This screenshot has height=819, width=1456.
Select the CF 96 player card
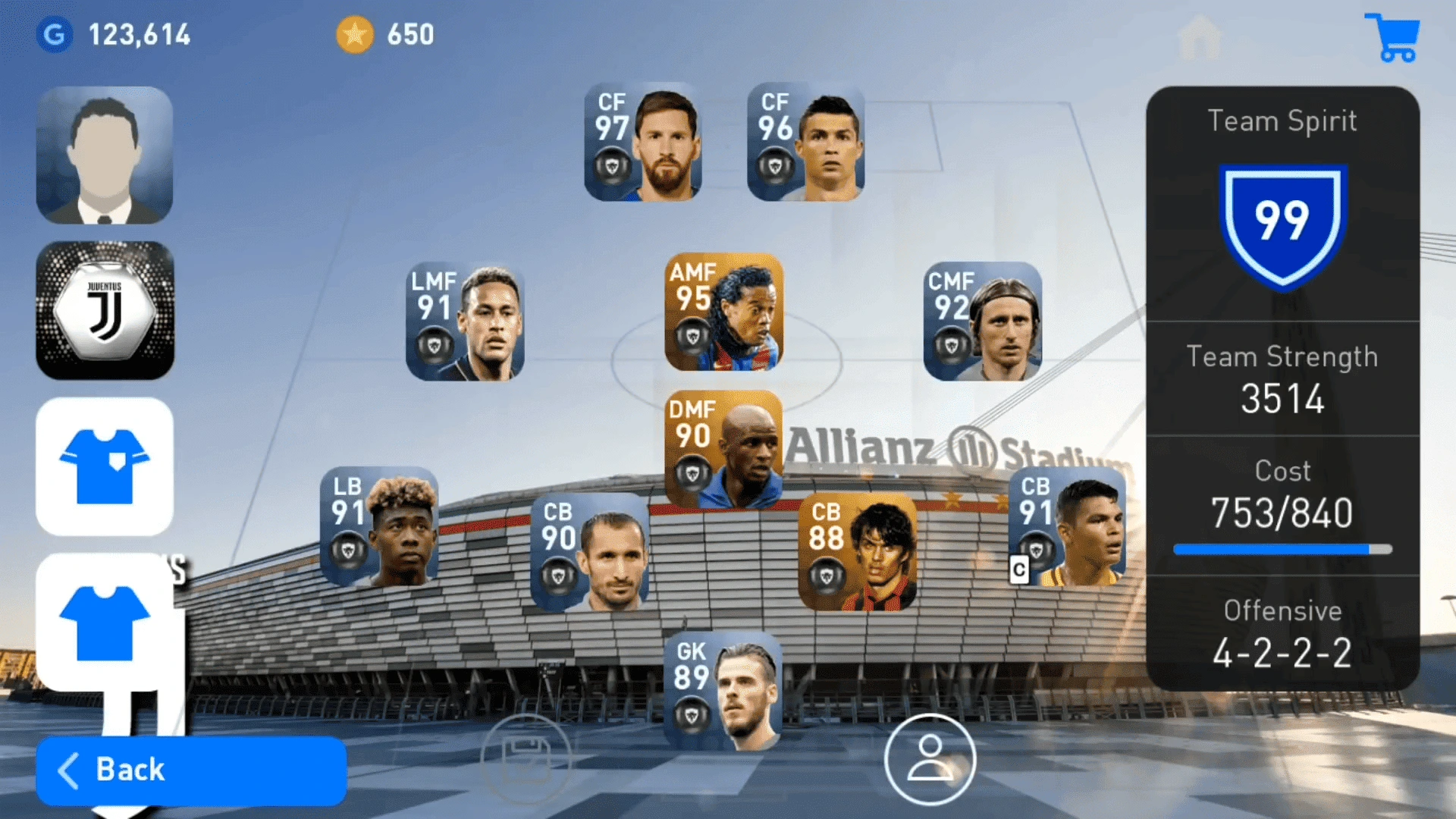click(x=805, y=143)
